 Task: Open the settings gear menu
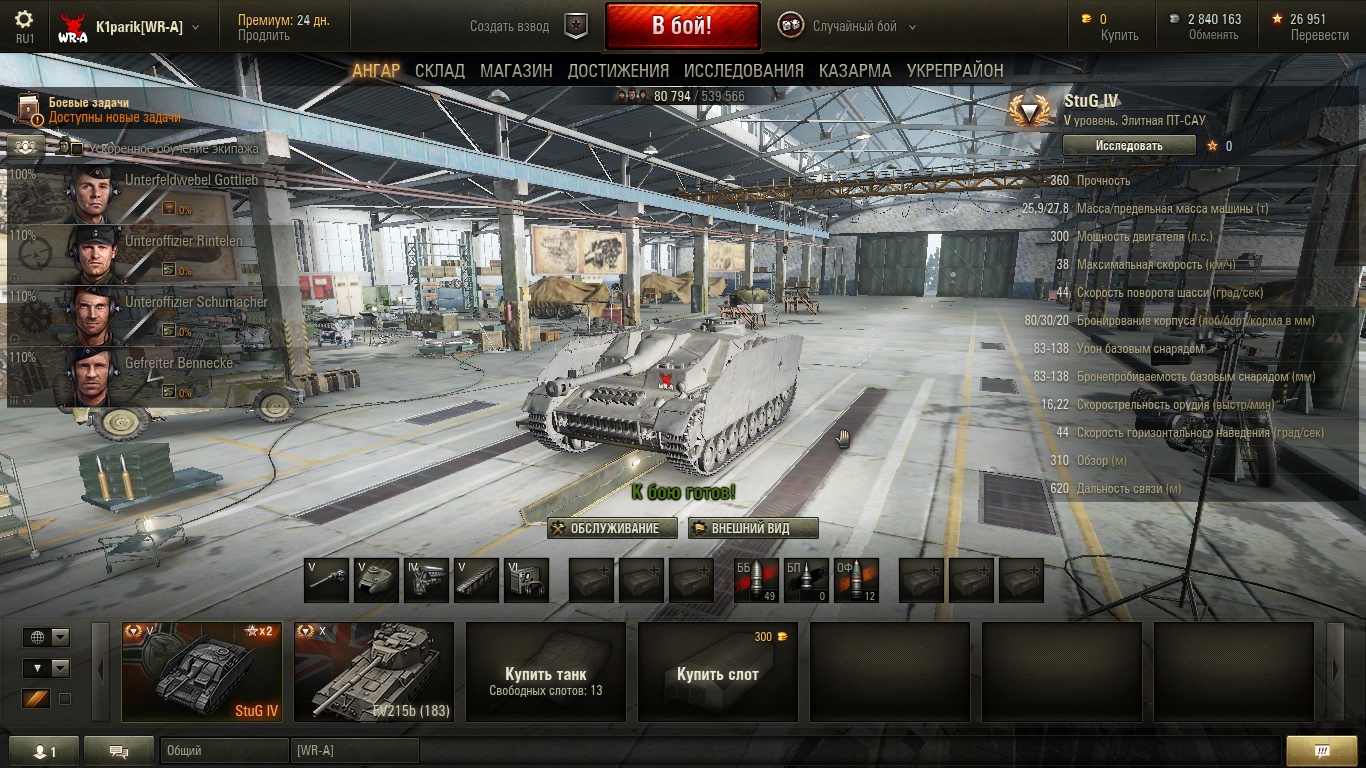(x=24, y=20)
